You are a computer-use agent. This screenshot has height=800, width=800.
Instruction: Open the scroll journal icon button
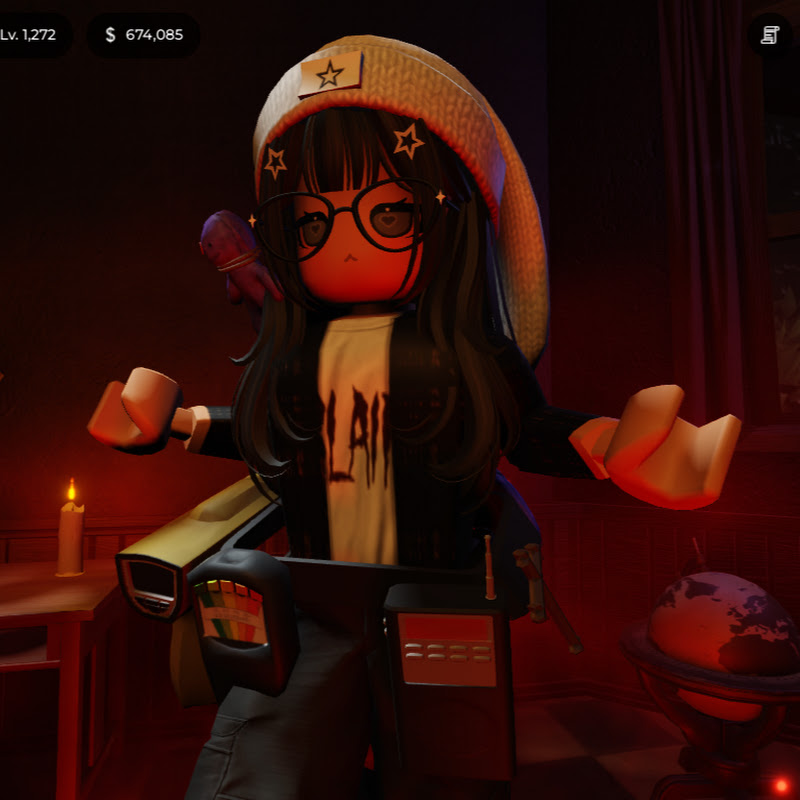[769, 35]
